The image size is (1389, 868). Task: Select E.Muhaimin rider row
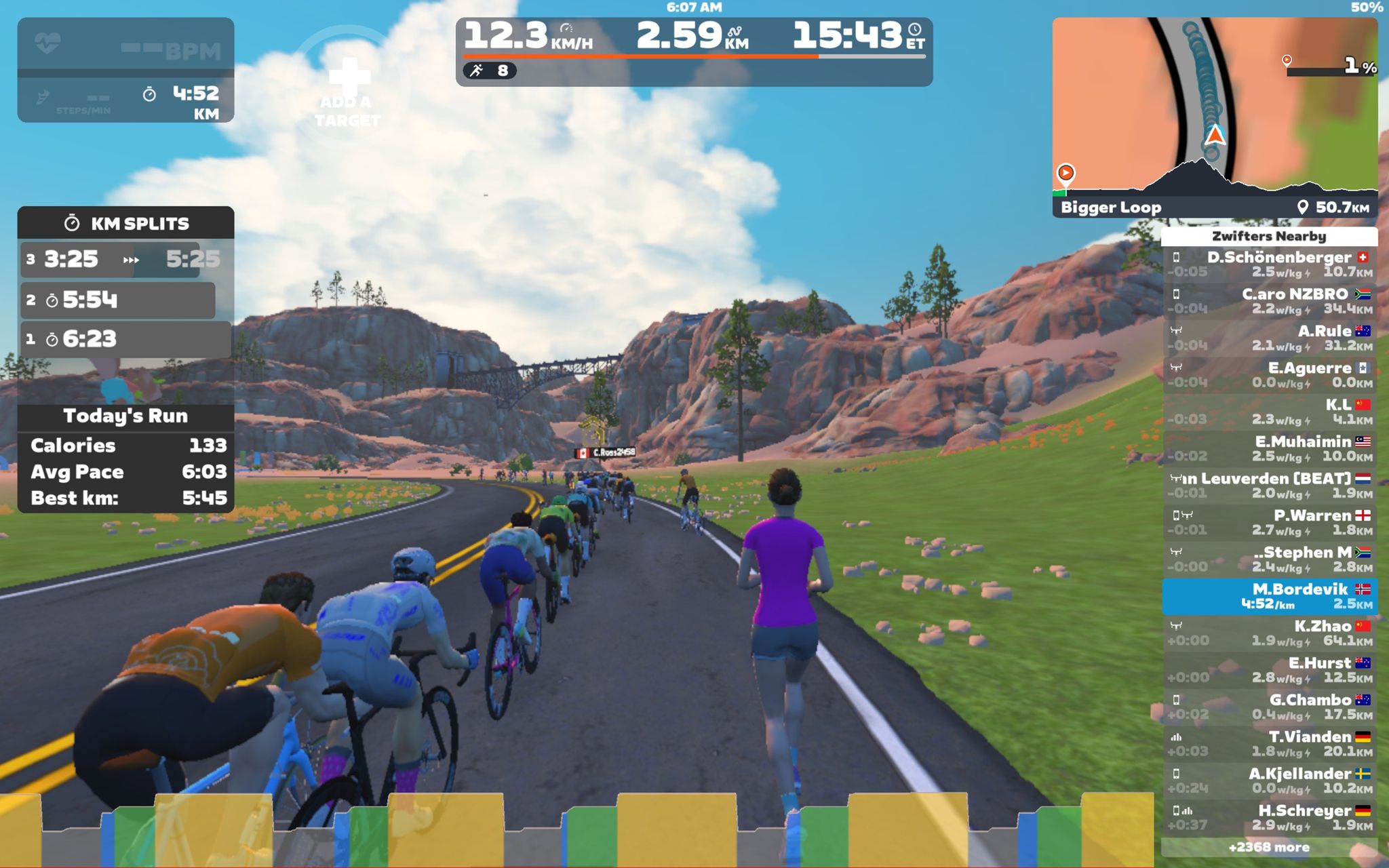point(1270,449)
